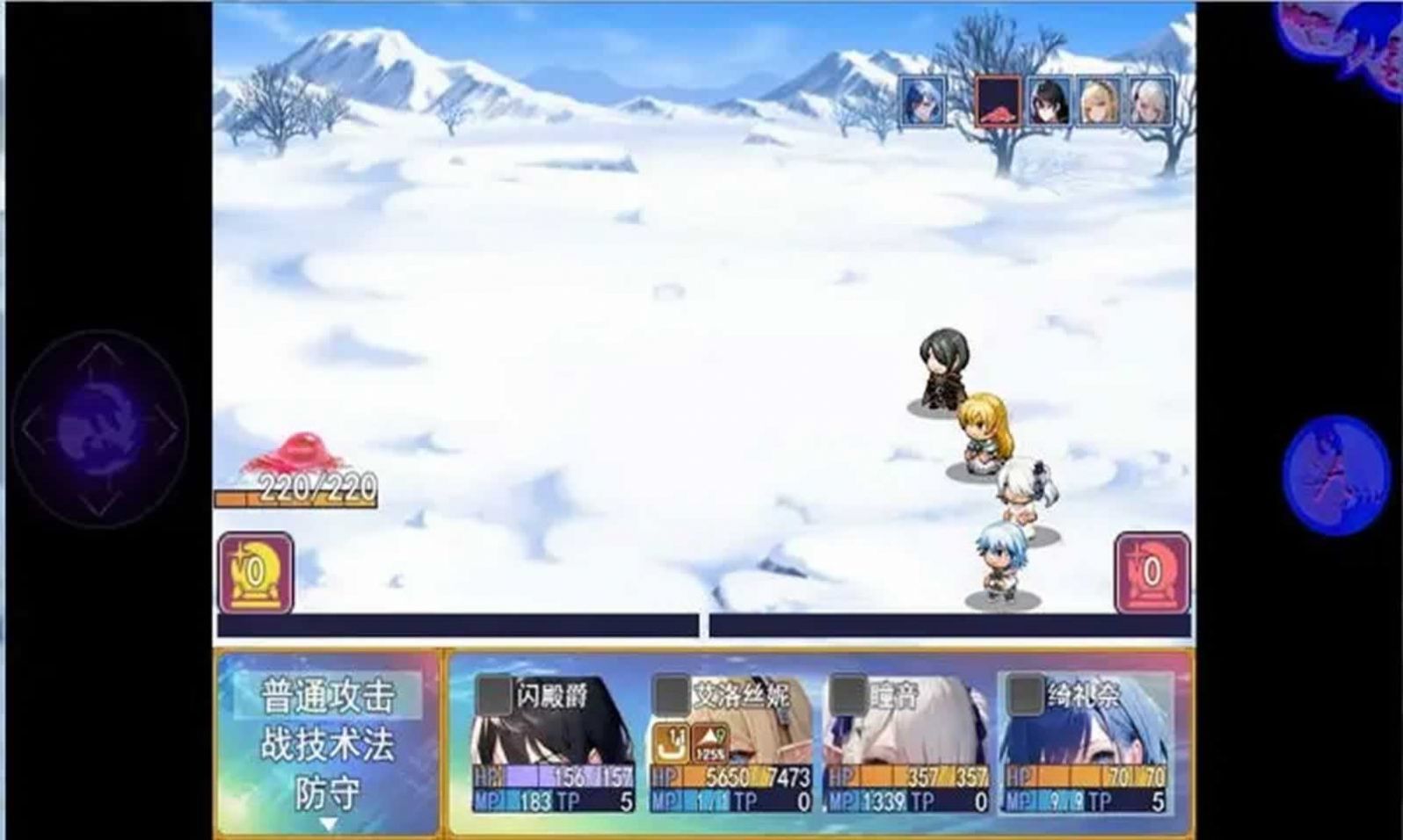Click the left lamp counter showing 0

(x=254, y=569)
